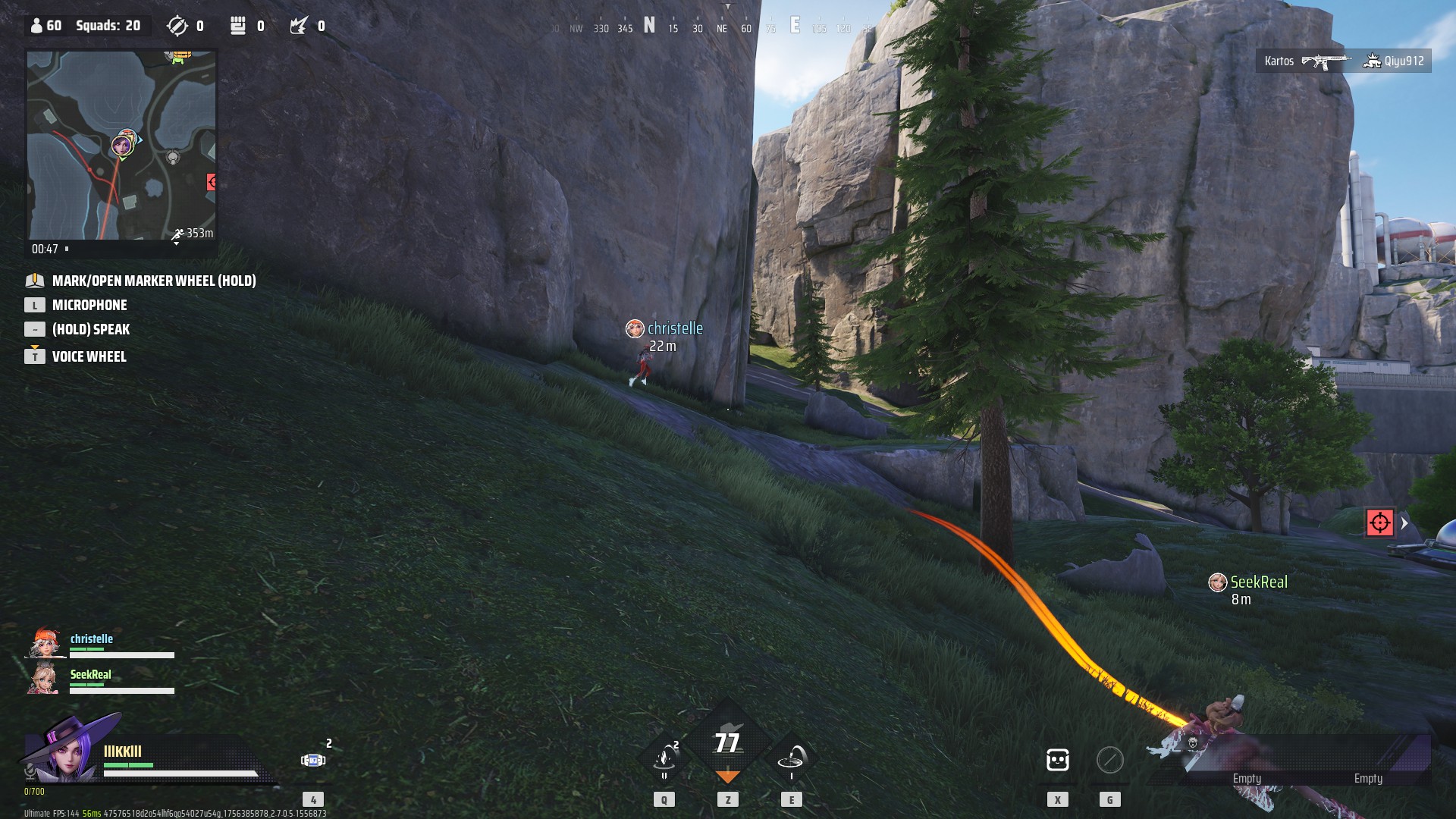This screenshot has height=819, width=1456.
Task: Activate the Q tactical ability icon
Action: 664,758
